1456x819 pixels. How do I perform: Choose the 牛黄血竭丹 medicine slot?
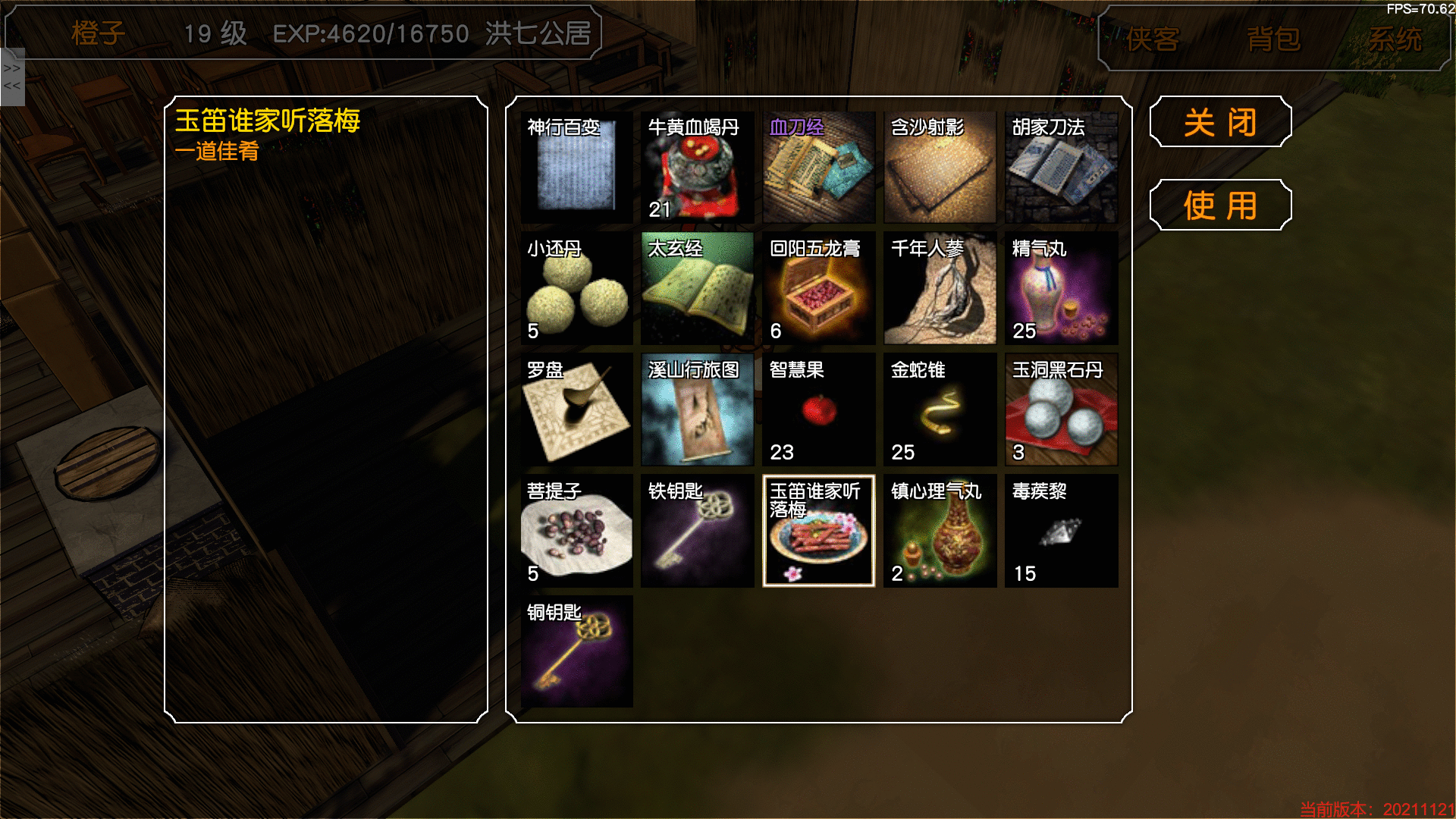[x=698, y=168]
